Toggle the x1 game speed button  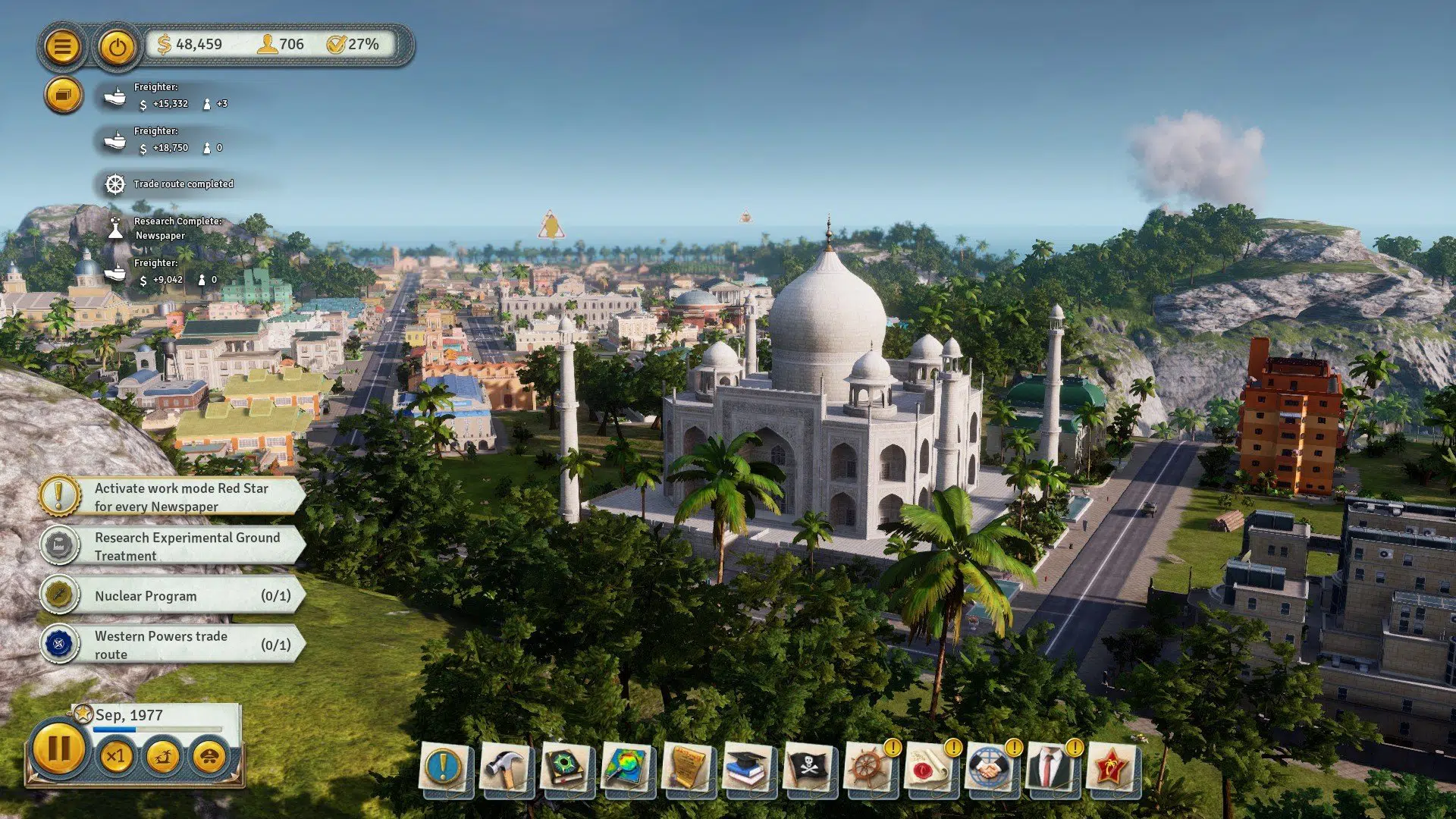tap(117, 756)
